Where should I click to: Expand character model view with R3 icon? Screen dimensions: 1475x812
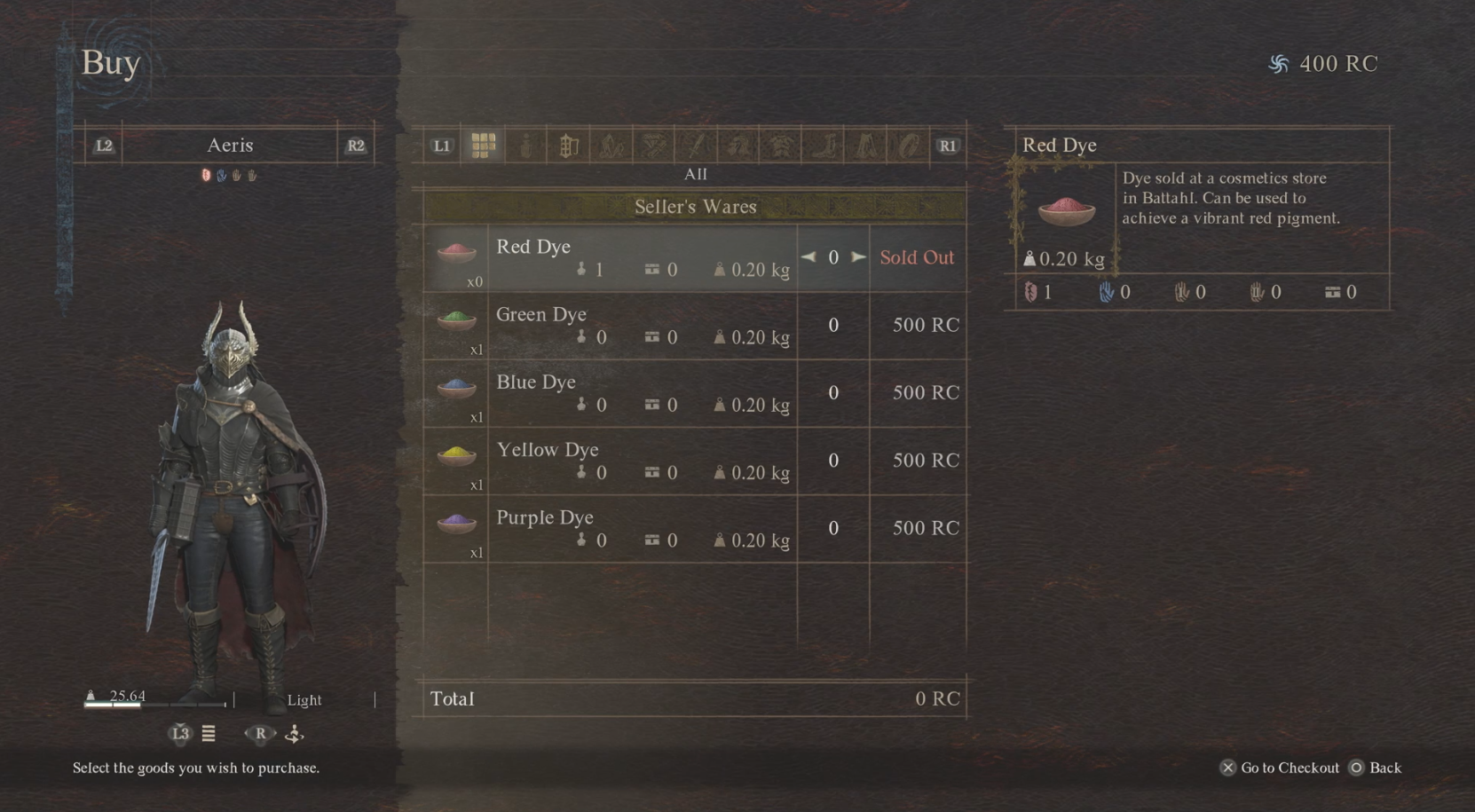pyautogui.click(x=259, y=734)
